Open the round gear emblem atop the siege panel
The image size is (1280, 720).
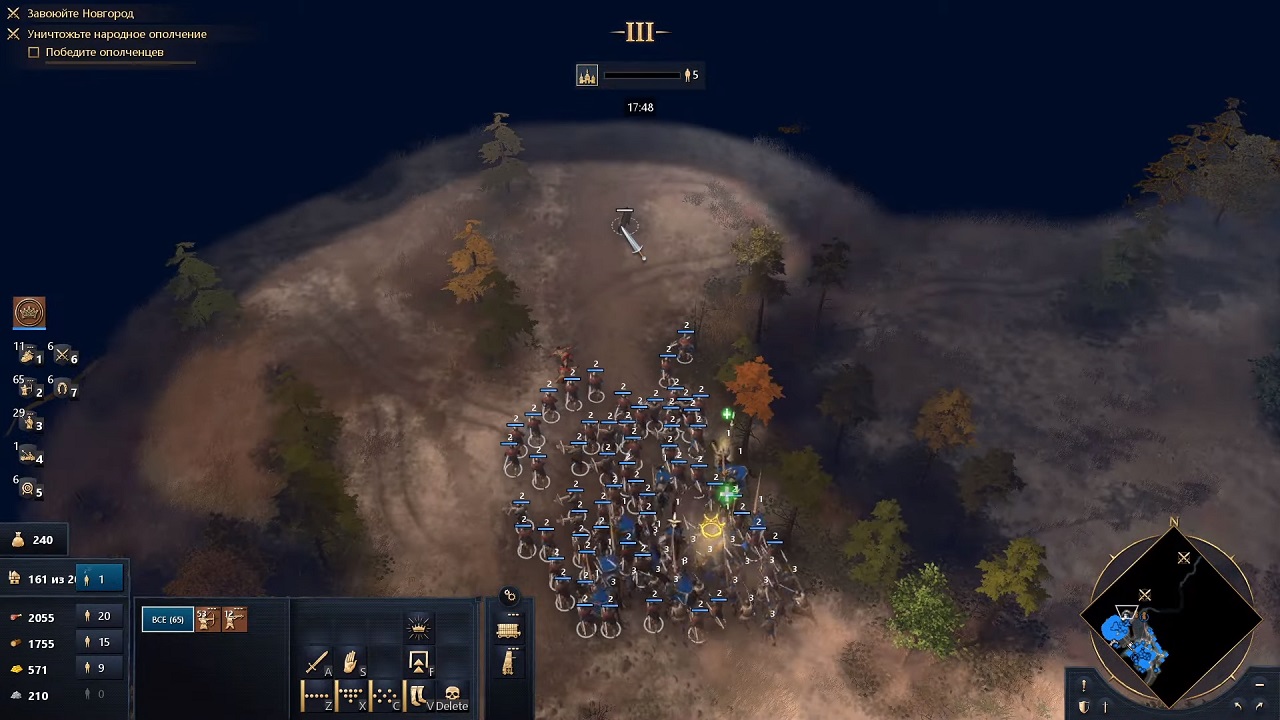click(x=510, y=595)
